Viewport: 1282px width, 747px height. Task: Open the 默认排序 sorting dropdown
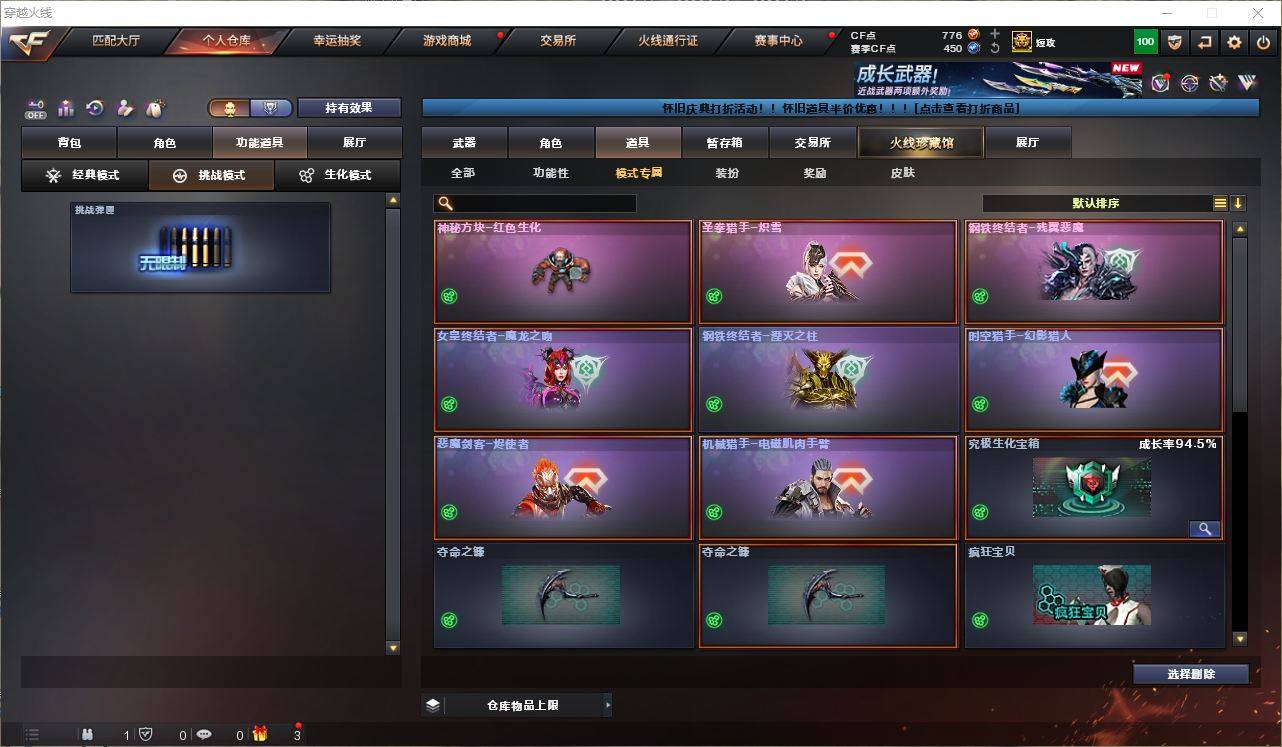1100,203
